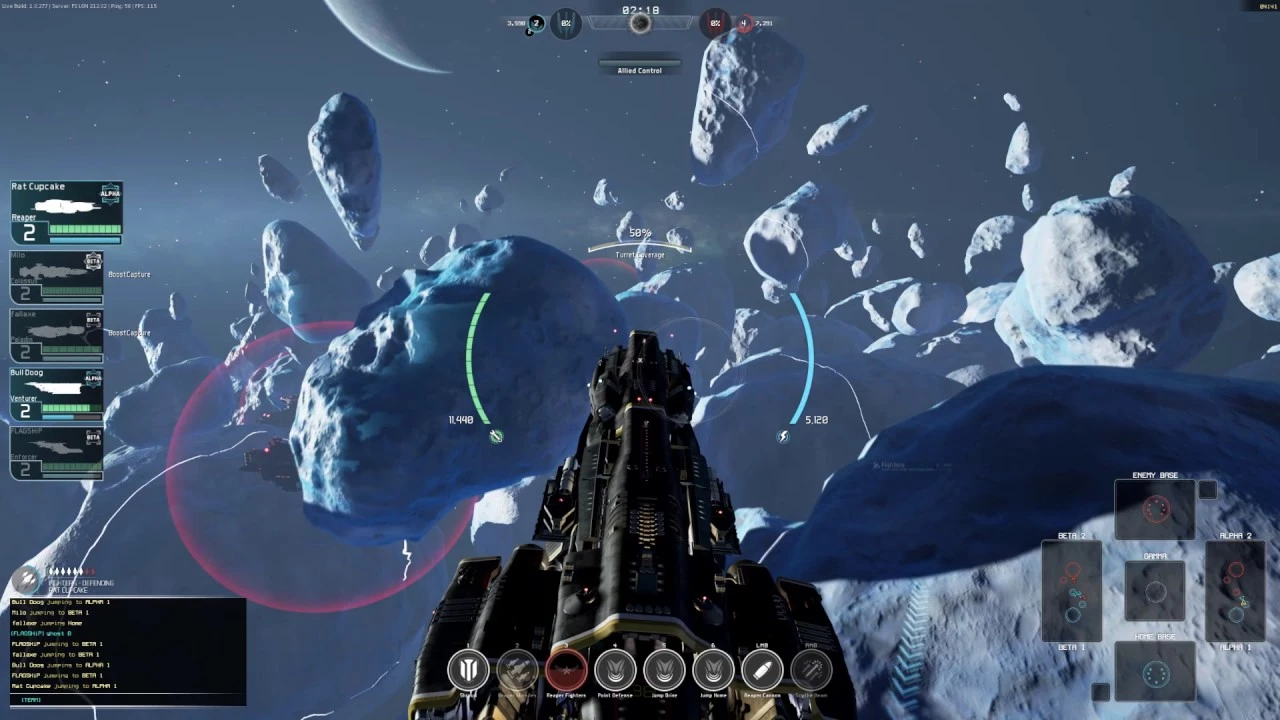This screenshot has height=720, width=1280.
Task: Fire the Reaper Missiles ability
Action: point(517,670)
